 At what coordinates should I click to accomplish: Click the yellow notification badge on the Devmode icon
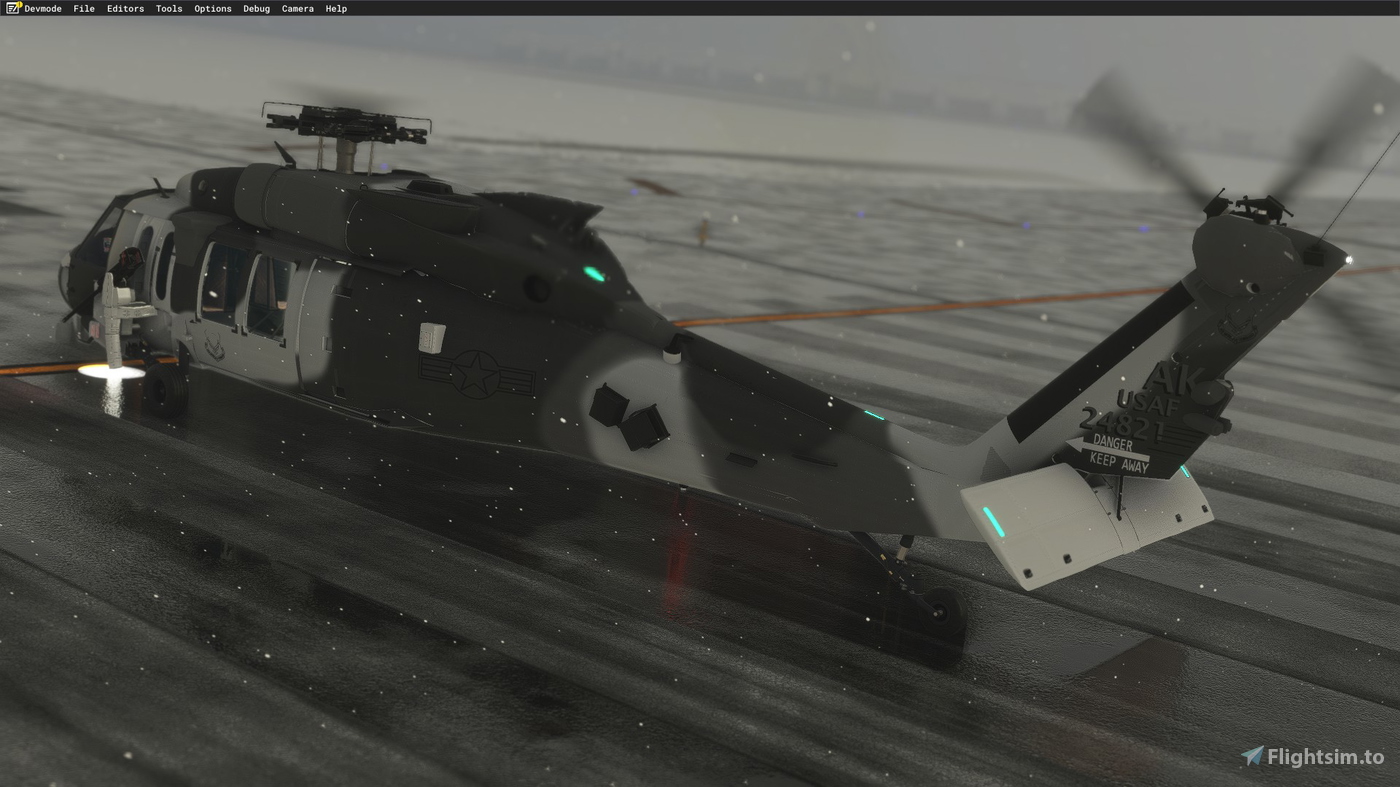[19, 5]
